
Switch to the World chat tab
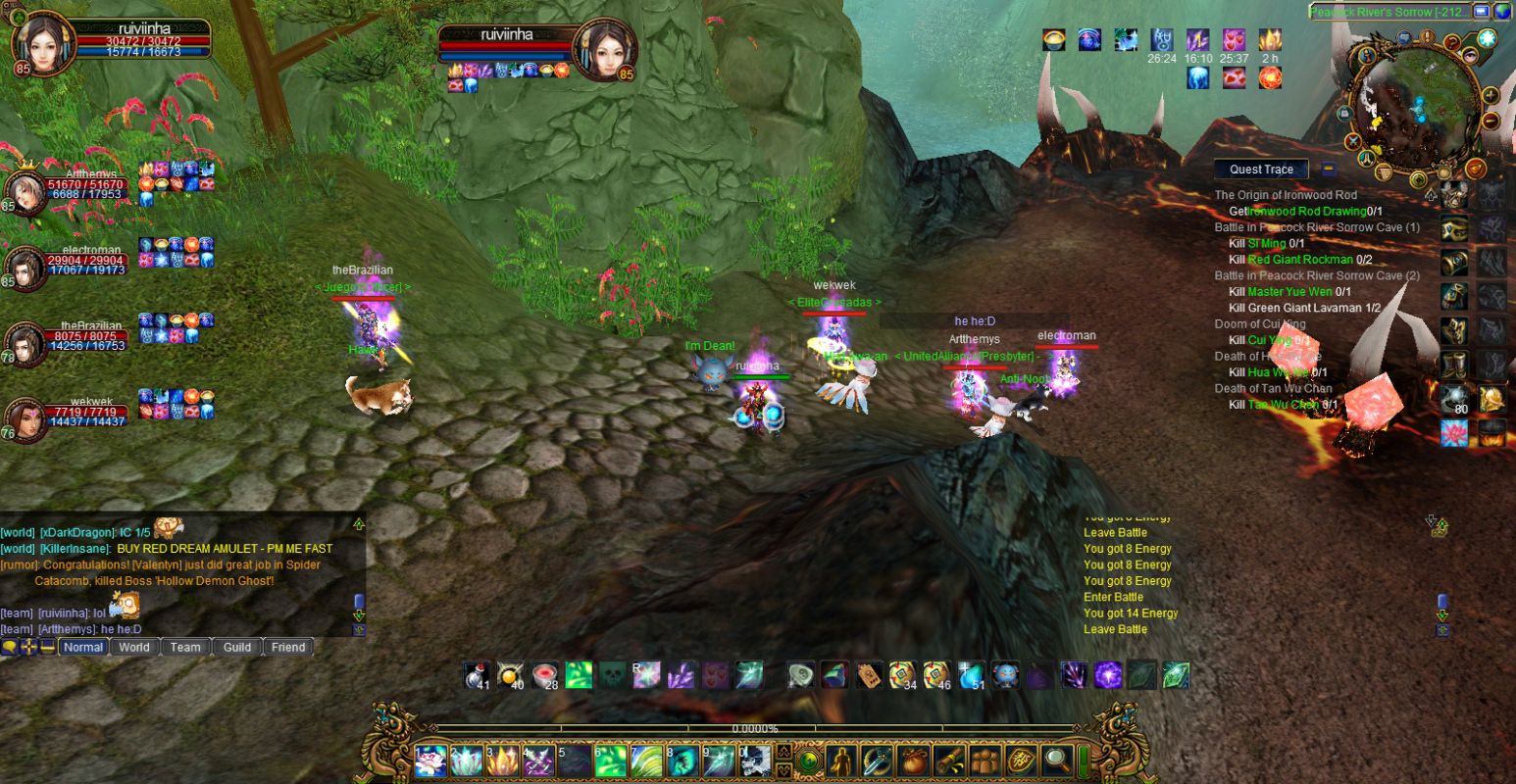[x=134, y=647]
